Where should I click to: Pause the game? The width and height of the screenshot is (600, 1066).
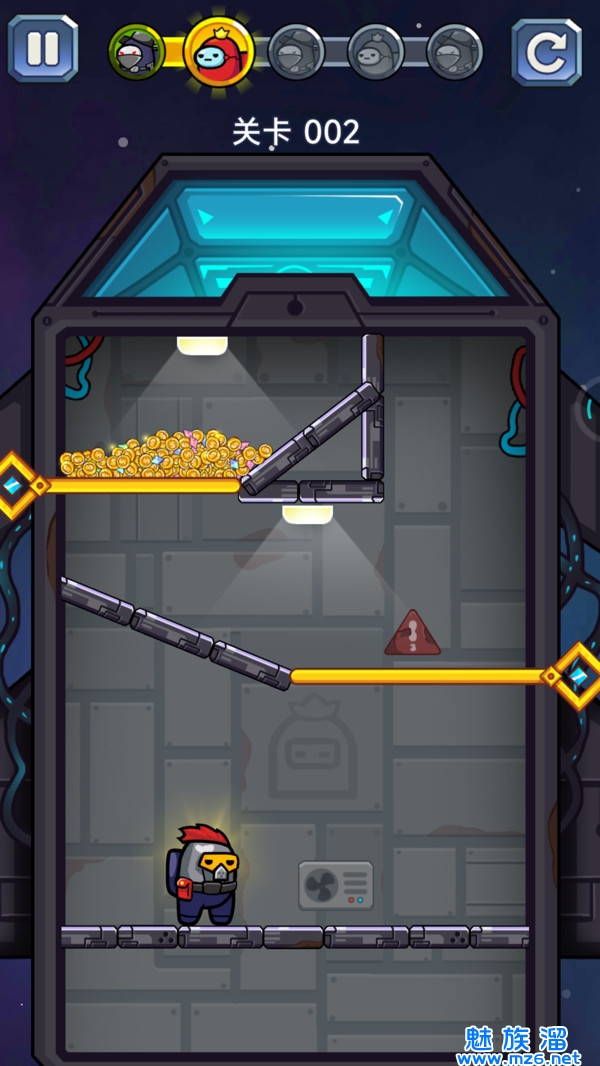pyautogui.click(x=43, y=48)
